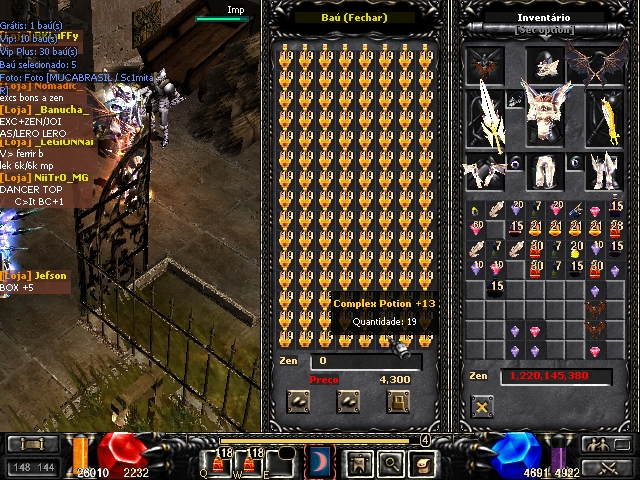
Task: Open the menu scroll button above coordinates
Action: click(32, 443)
